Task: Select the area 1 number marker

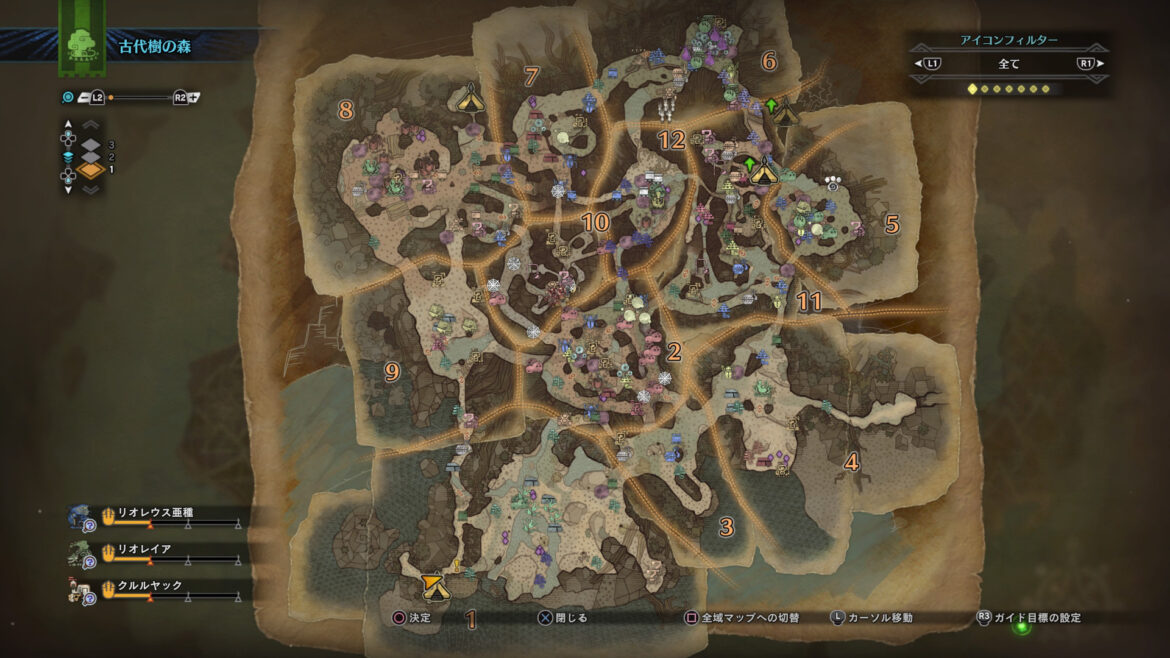Action: pos(470,617)
